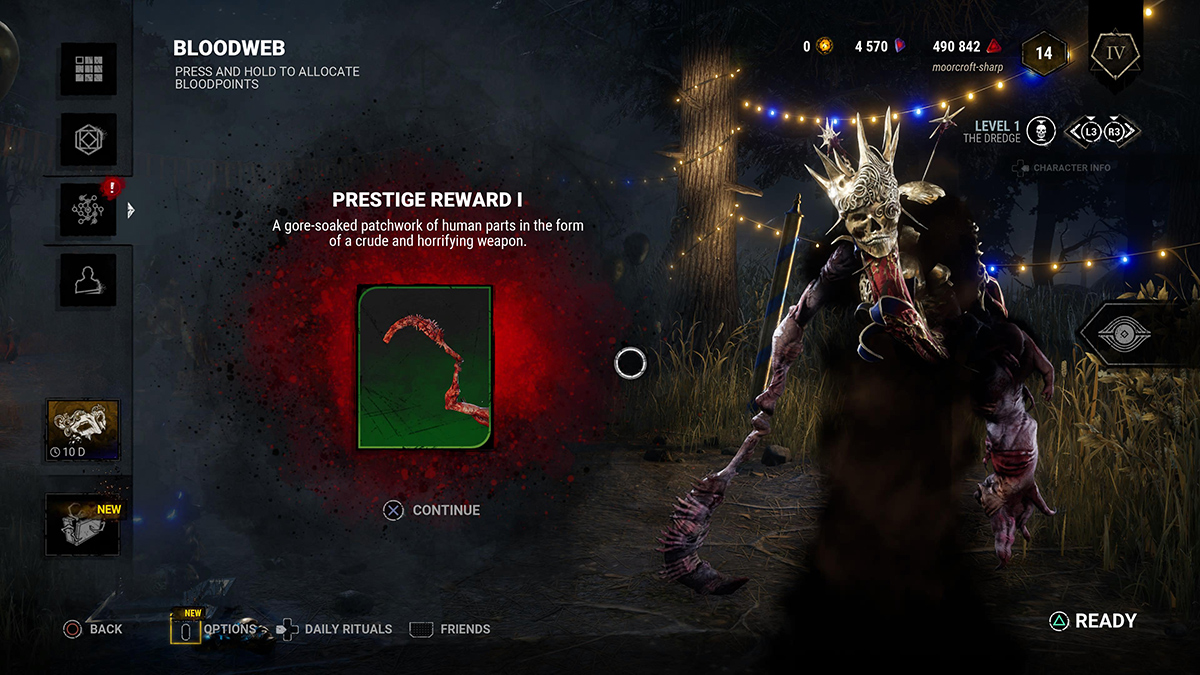Click the prestige IV emblem
The height and width of the screenshot is (675, 1200).
(x=1115, y=50)
